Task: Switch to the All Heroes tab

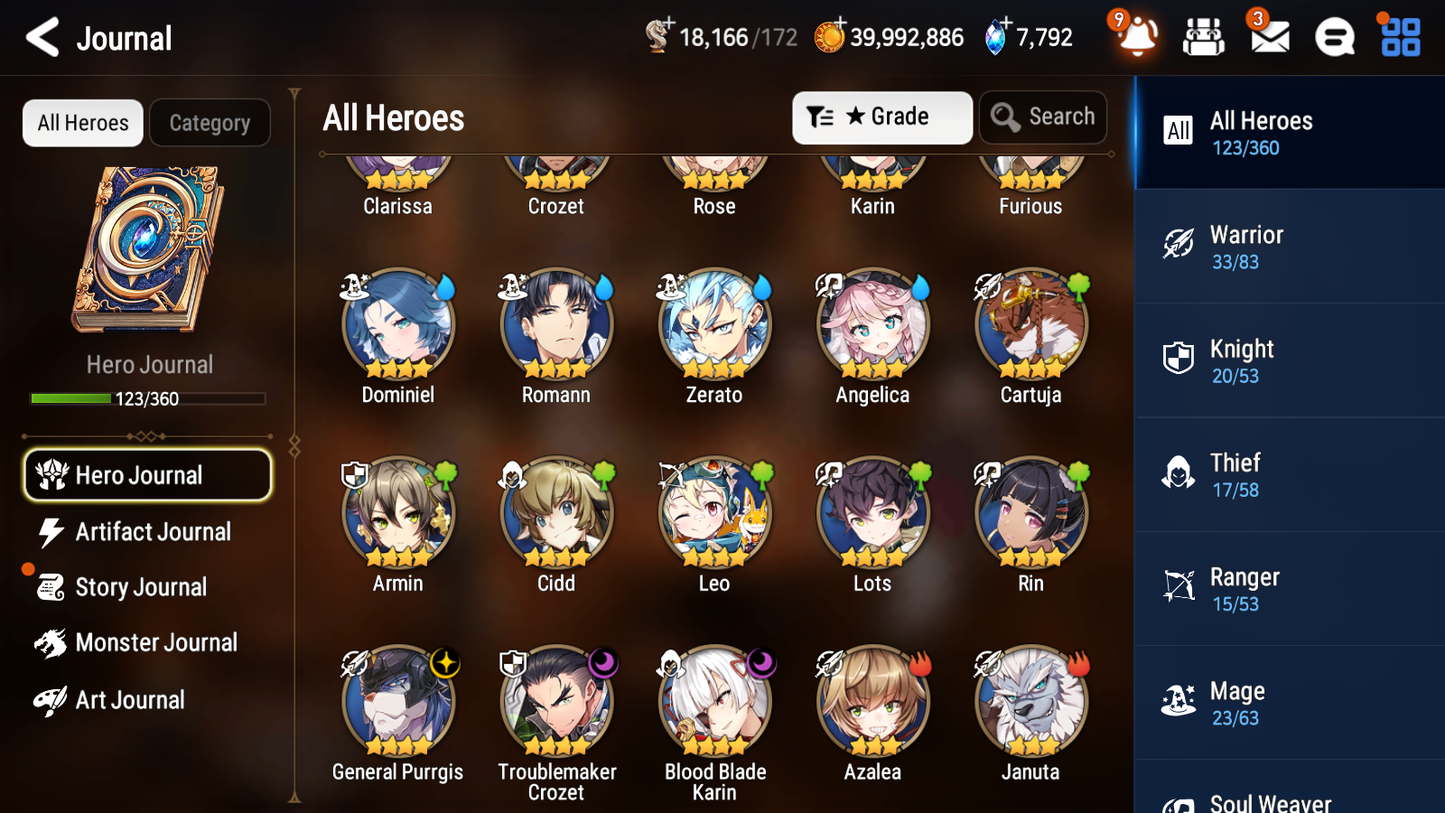Action: tap(82, 122)
